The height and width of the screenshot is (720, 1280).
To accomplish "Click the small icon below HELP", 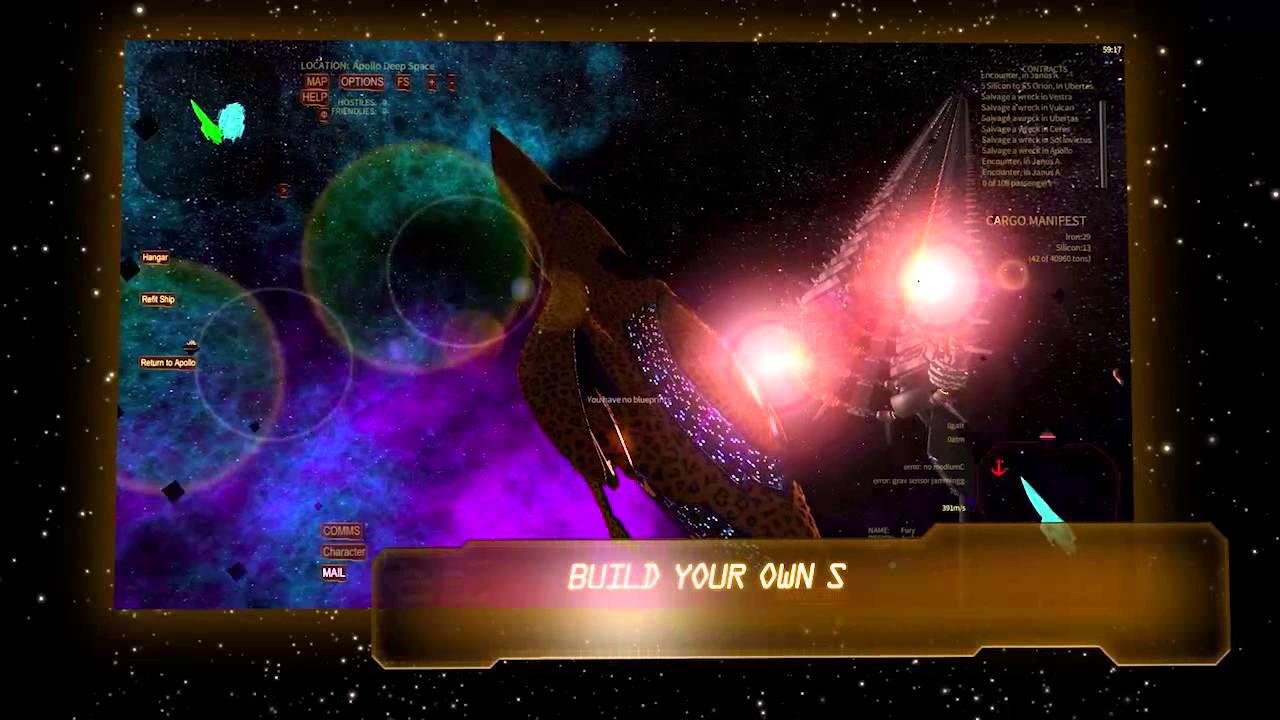I will coord(324,113).
